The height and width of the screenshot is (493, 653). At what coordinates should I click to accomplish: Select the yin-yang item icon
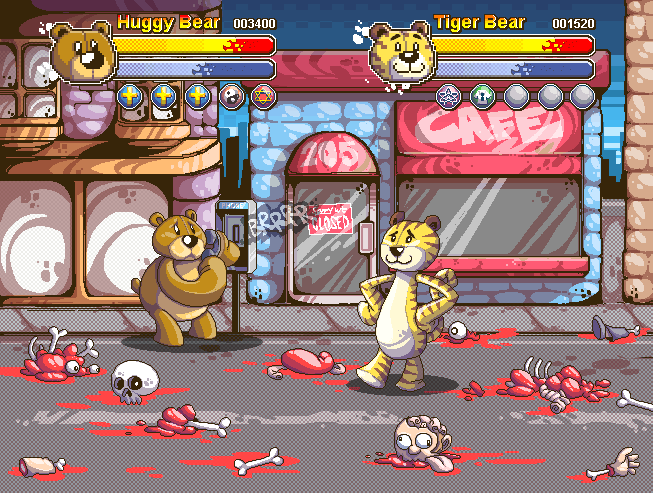[x=231, y=96]
